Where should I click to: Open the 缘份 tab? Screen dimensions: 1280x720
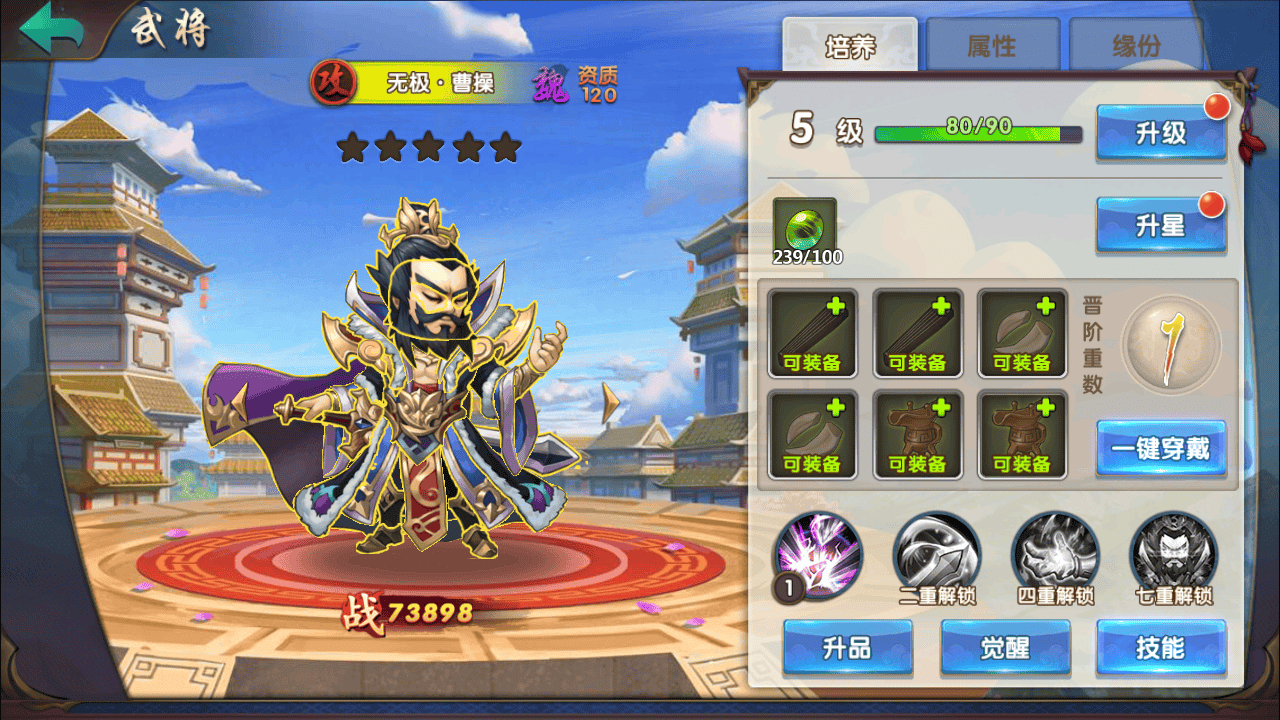point(1136,46)
